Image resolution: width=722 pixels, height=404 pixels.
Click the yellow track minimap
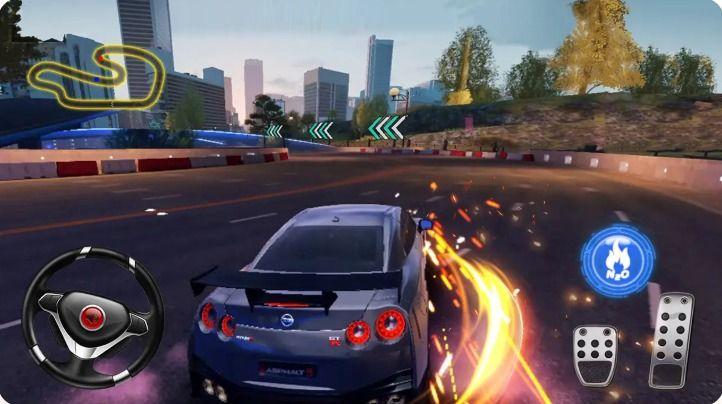point(95,75)
